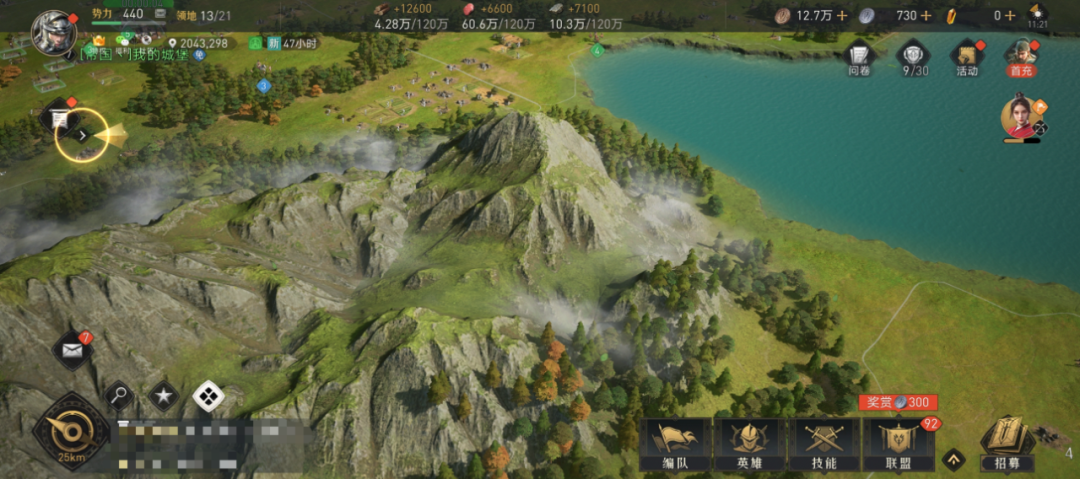The width and height of the screenshot is (1080, 479).
Task: Open the 问卷 survey icon
Action: (x=859, y=58)
